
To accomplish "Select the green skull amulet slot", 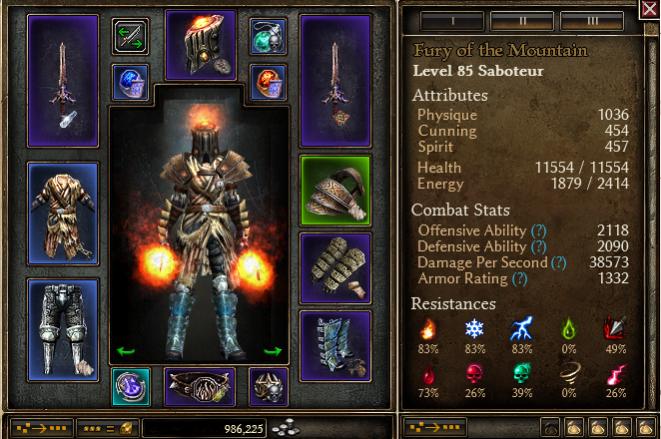I will (x=269, y=38).
